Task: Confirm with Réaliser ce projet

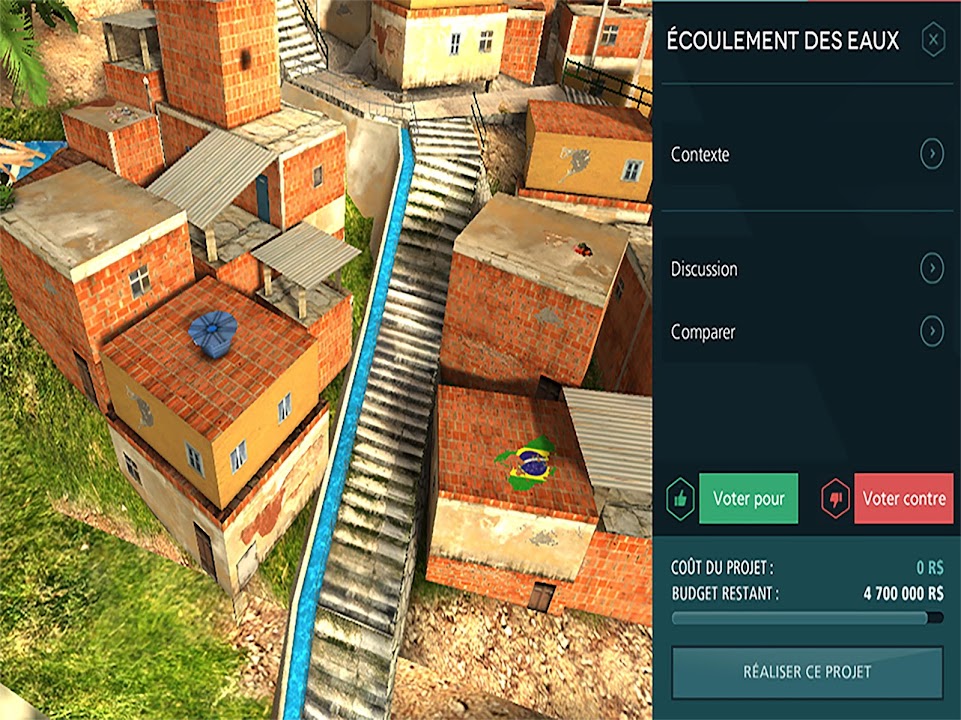Action: [x=806, y=672]
